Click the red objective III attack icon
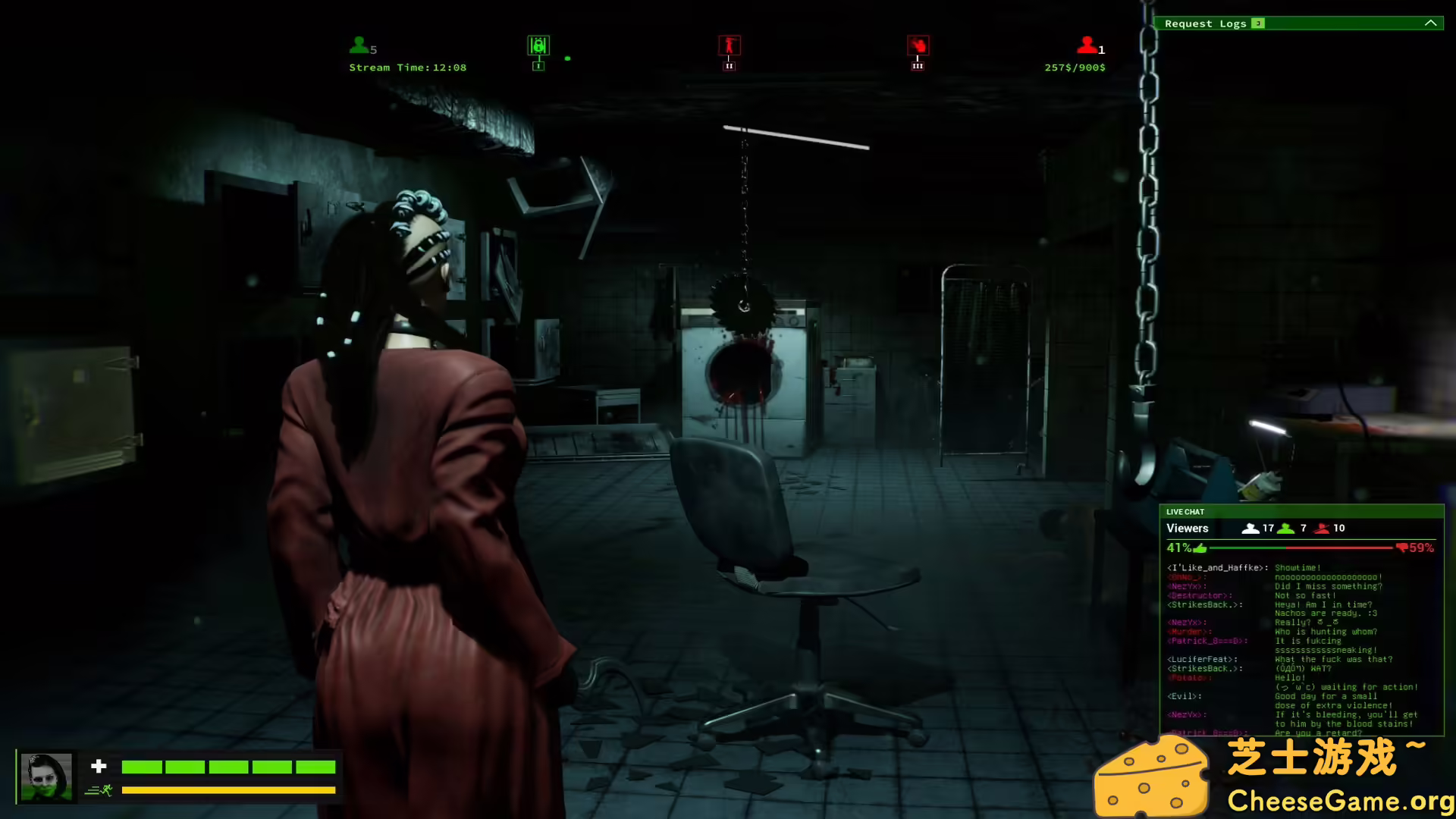Image resolution: width=1456 pixels, height=819 pixels. point(918,47)
